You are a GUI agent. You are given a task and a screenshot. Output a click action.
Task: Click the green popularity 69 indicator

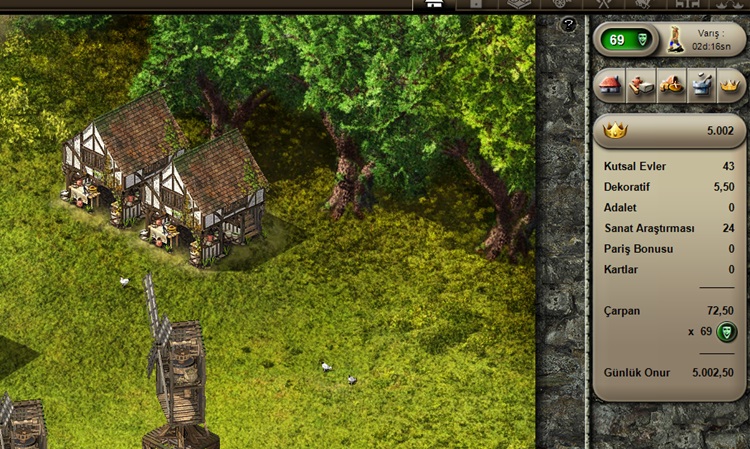point(627,39)
